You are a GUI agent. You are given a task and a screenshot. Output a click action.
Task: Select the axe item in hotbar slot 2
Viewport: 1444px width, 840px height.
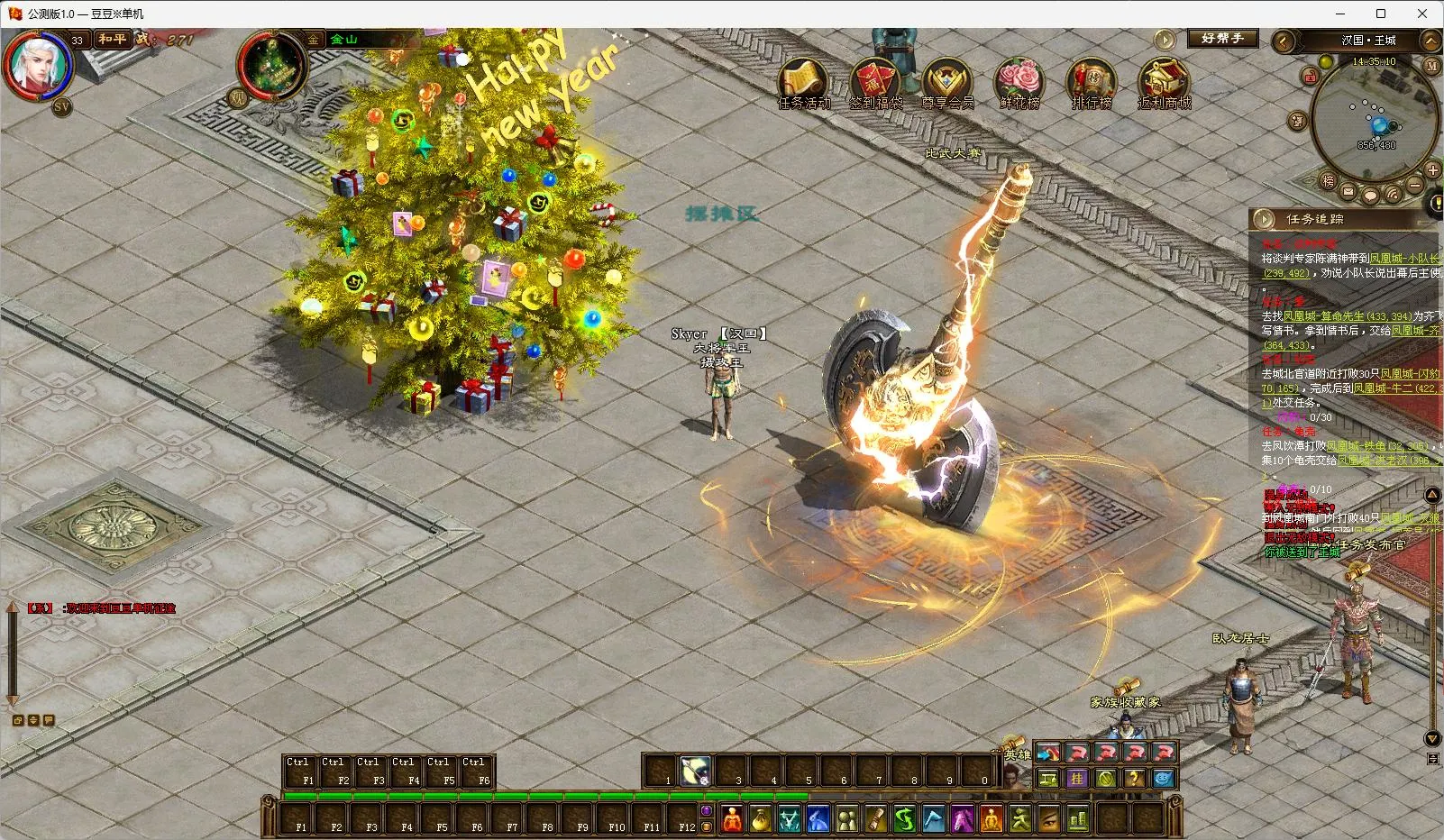click(695, 772)
